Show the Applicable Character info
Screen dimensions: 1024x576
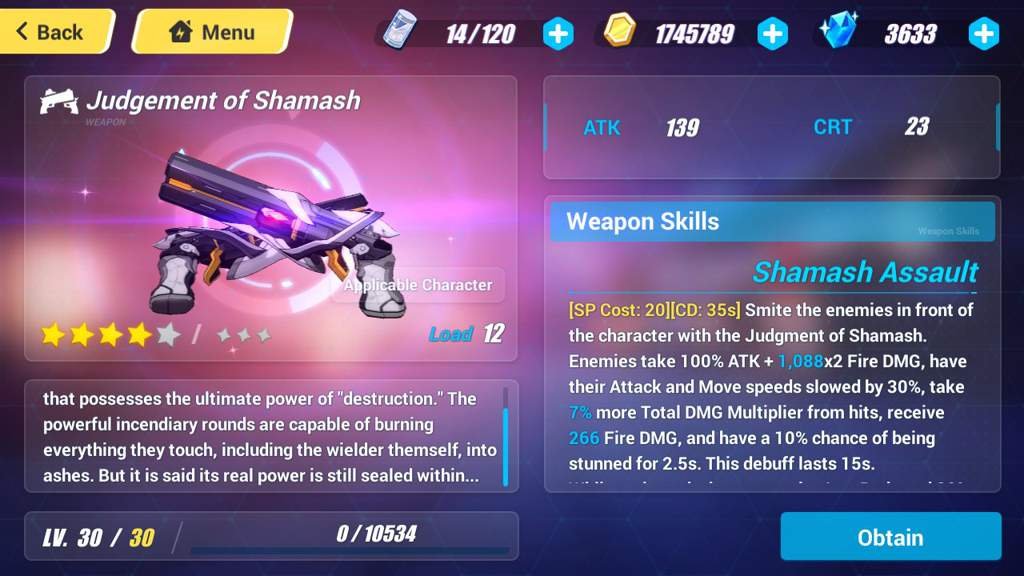point(418,285)
